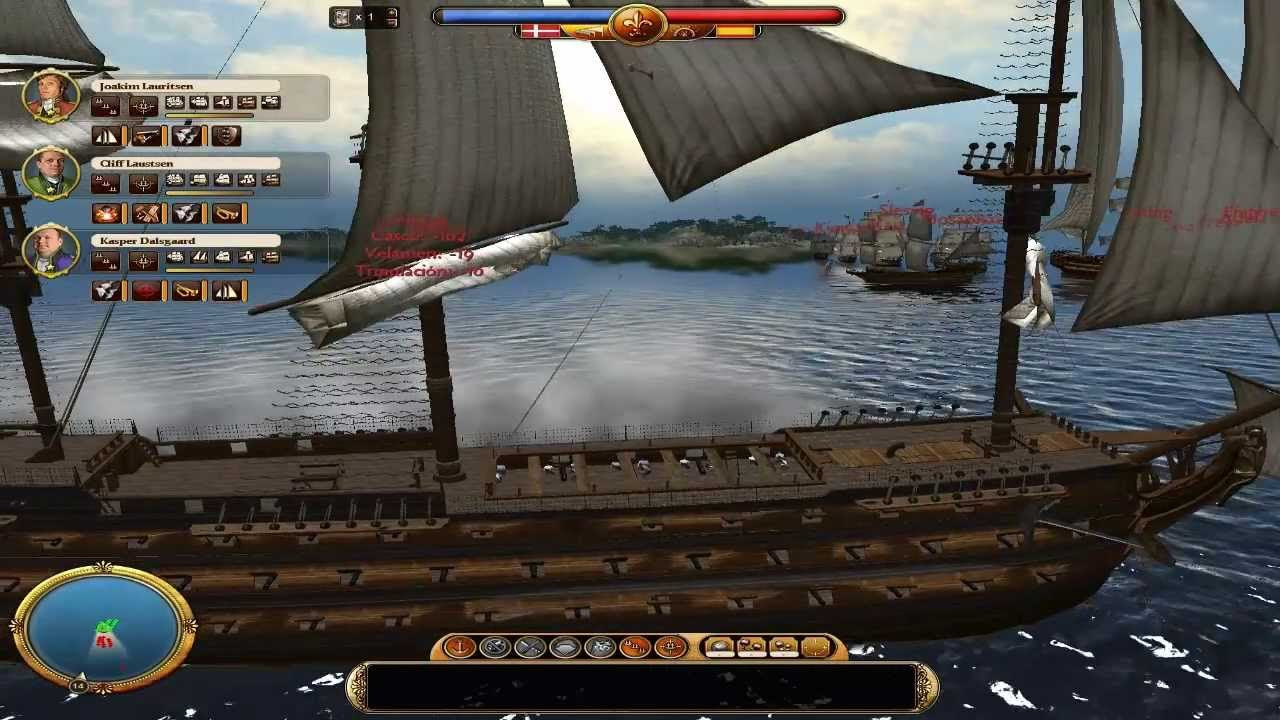Select the anchor icon on the bottom toolbar
Image resolution: width=1280 pixels, height=720 pixels.
pos(460,646)
